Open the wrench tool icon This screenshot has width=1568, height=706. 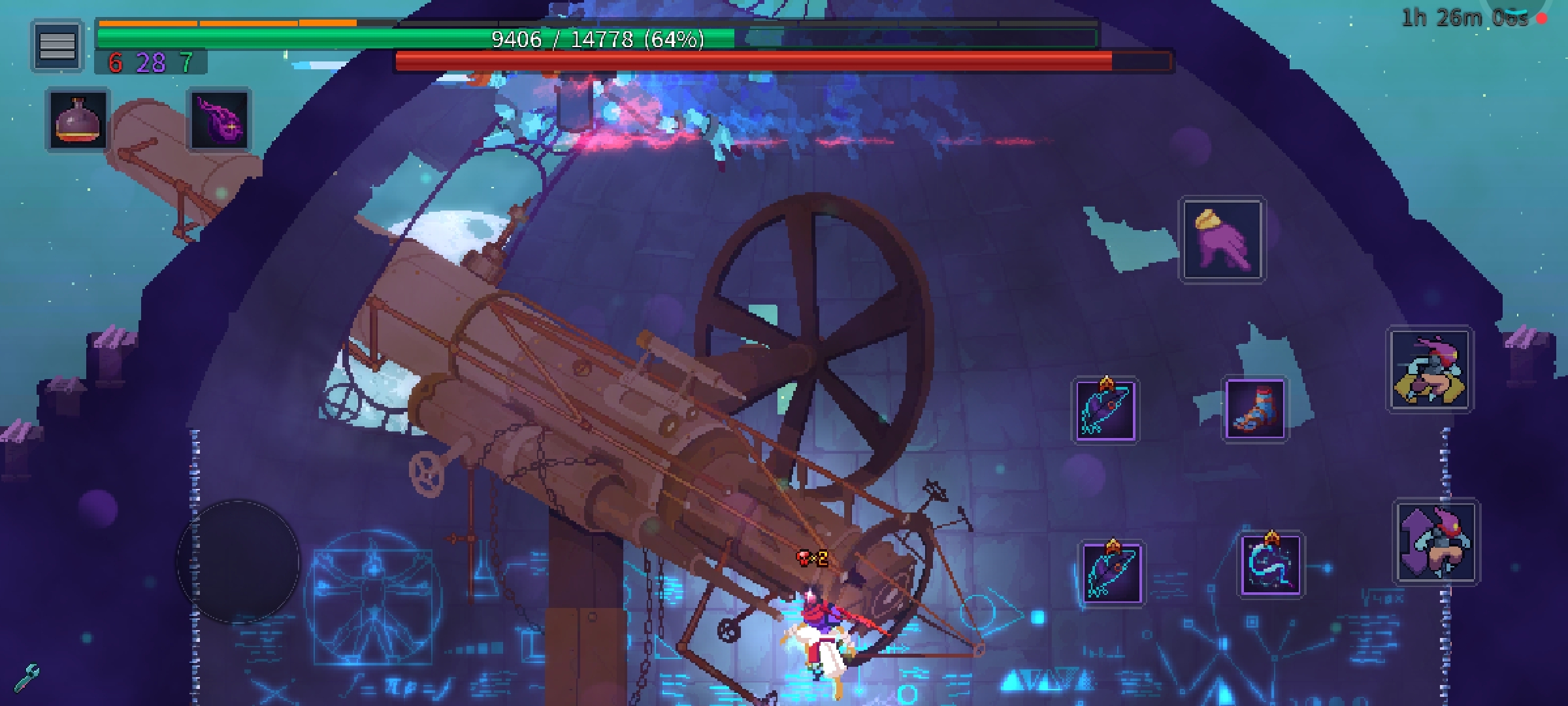(x=26, y=678)
